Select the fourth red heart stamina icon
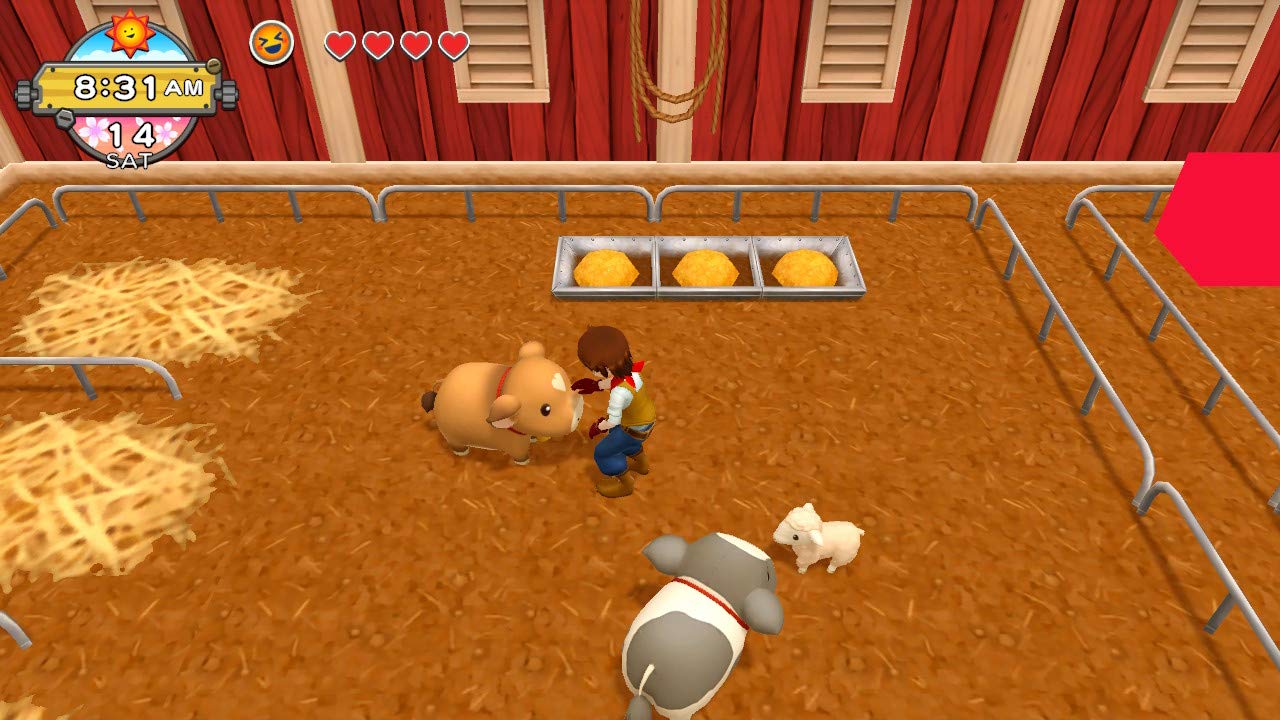 tap(452, 44)
